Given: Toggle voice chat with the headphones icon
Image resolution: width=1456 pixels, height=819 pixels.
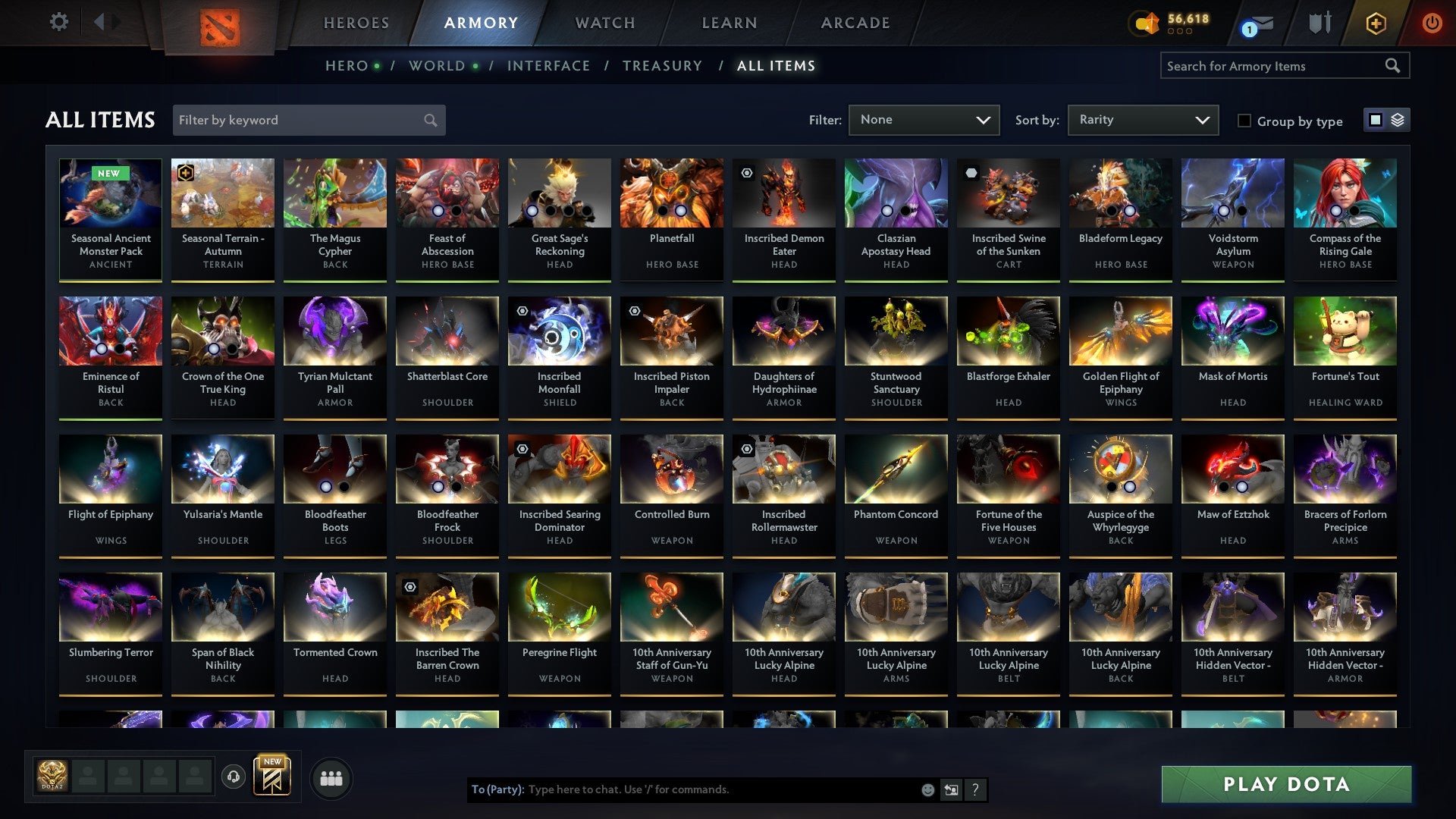Looking at the screenshot, I should click(x=235, y=777).
